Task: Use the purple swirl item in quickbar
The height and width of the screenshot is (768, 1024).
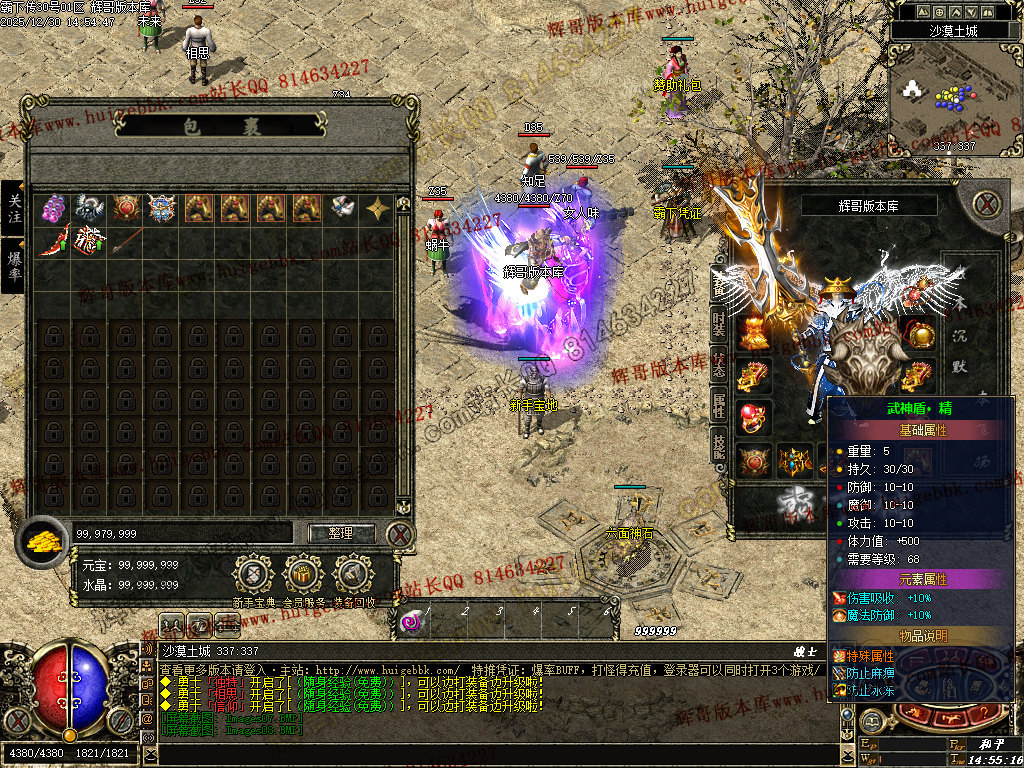Action: coord(411,623)
